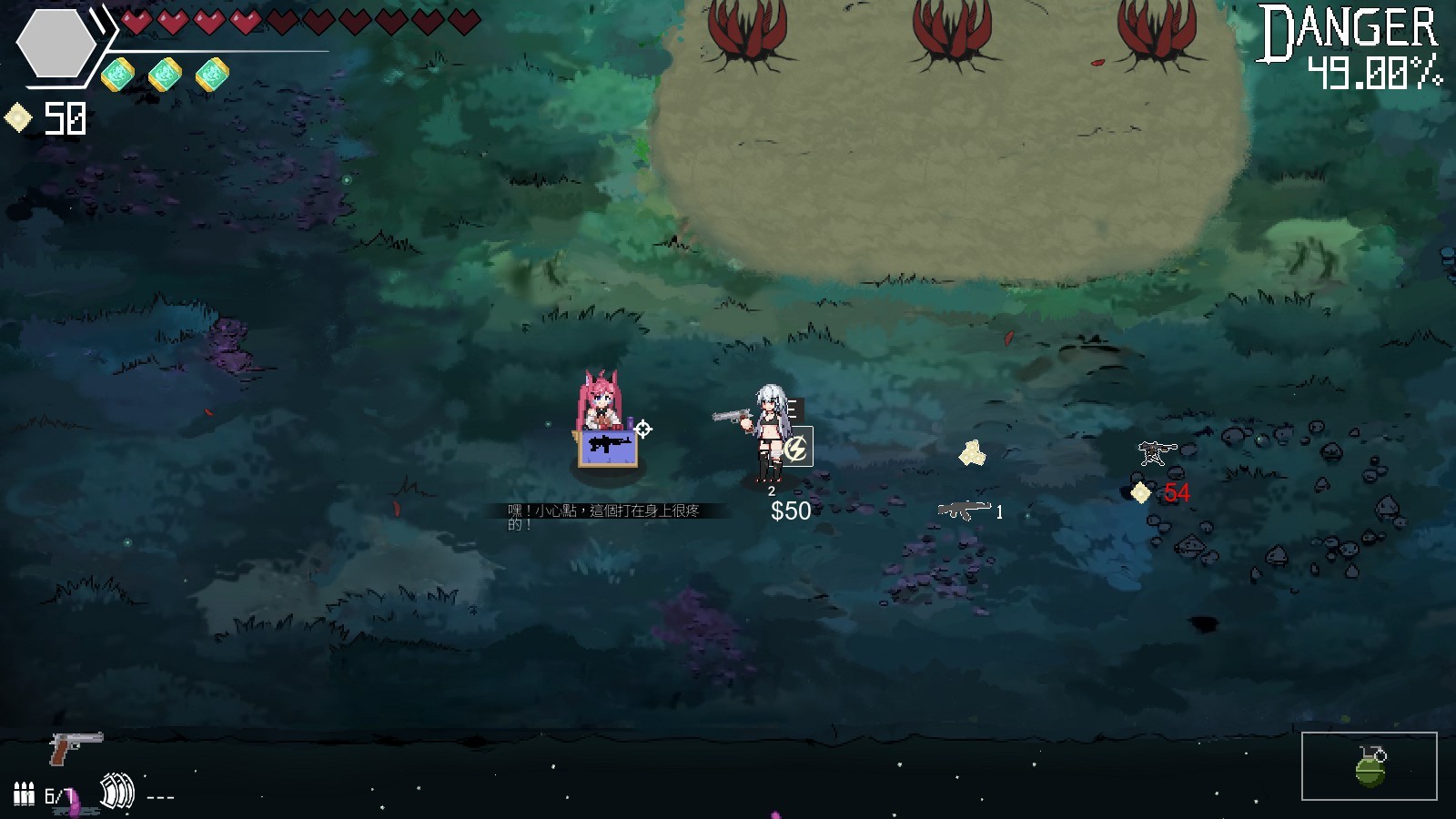Viewport: 1456px width, 819px height.
Task: Click the hexagon shield emblem
Action: pos(56,44)
